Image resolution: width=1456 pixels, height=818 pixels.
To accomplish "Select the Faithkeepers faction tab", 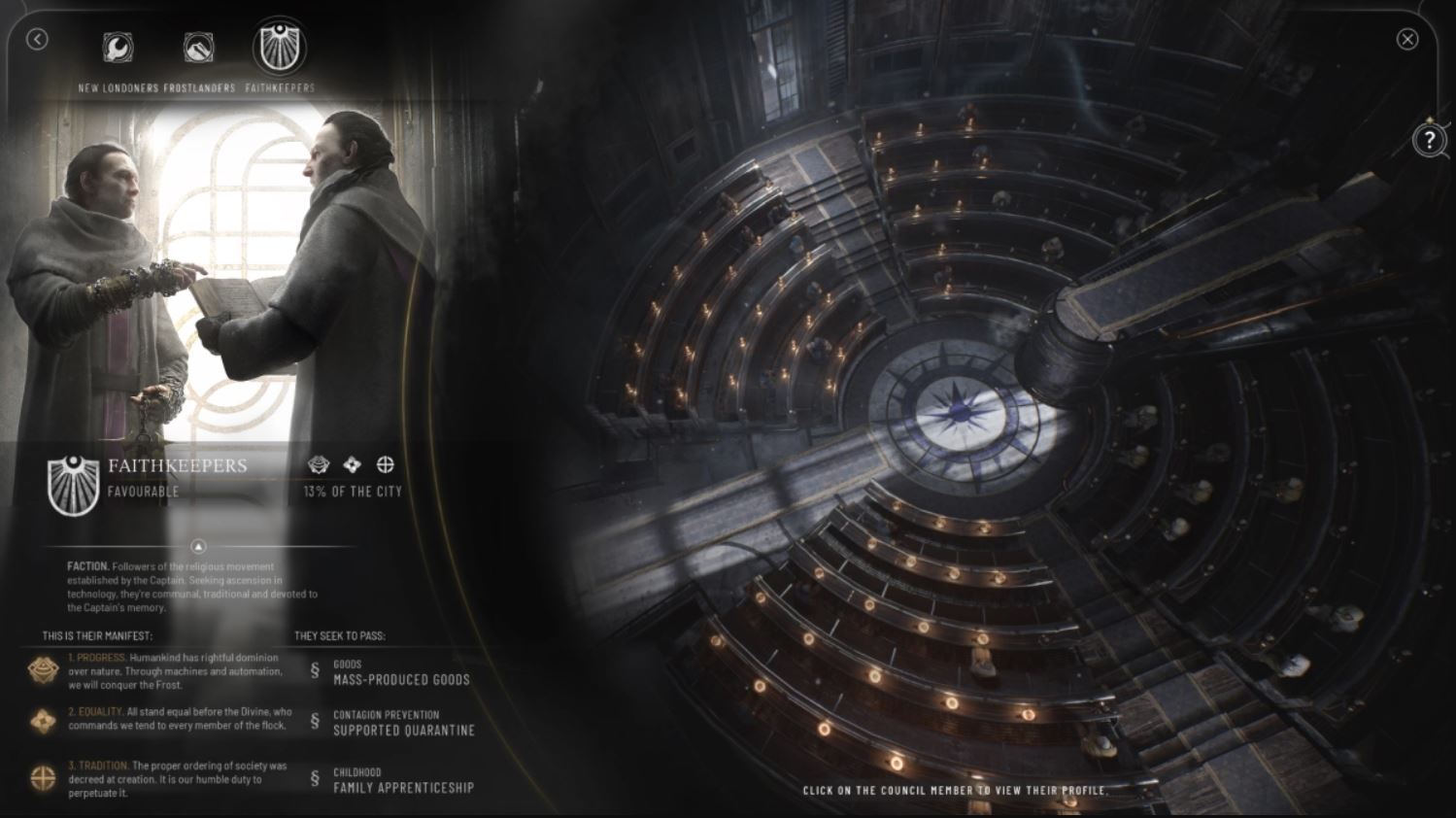I will click(x=280, y=49).
